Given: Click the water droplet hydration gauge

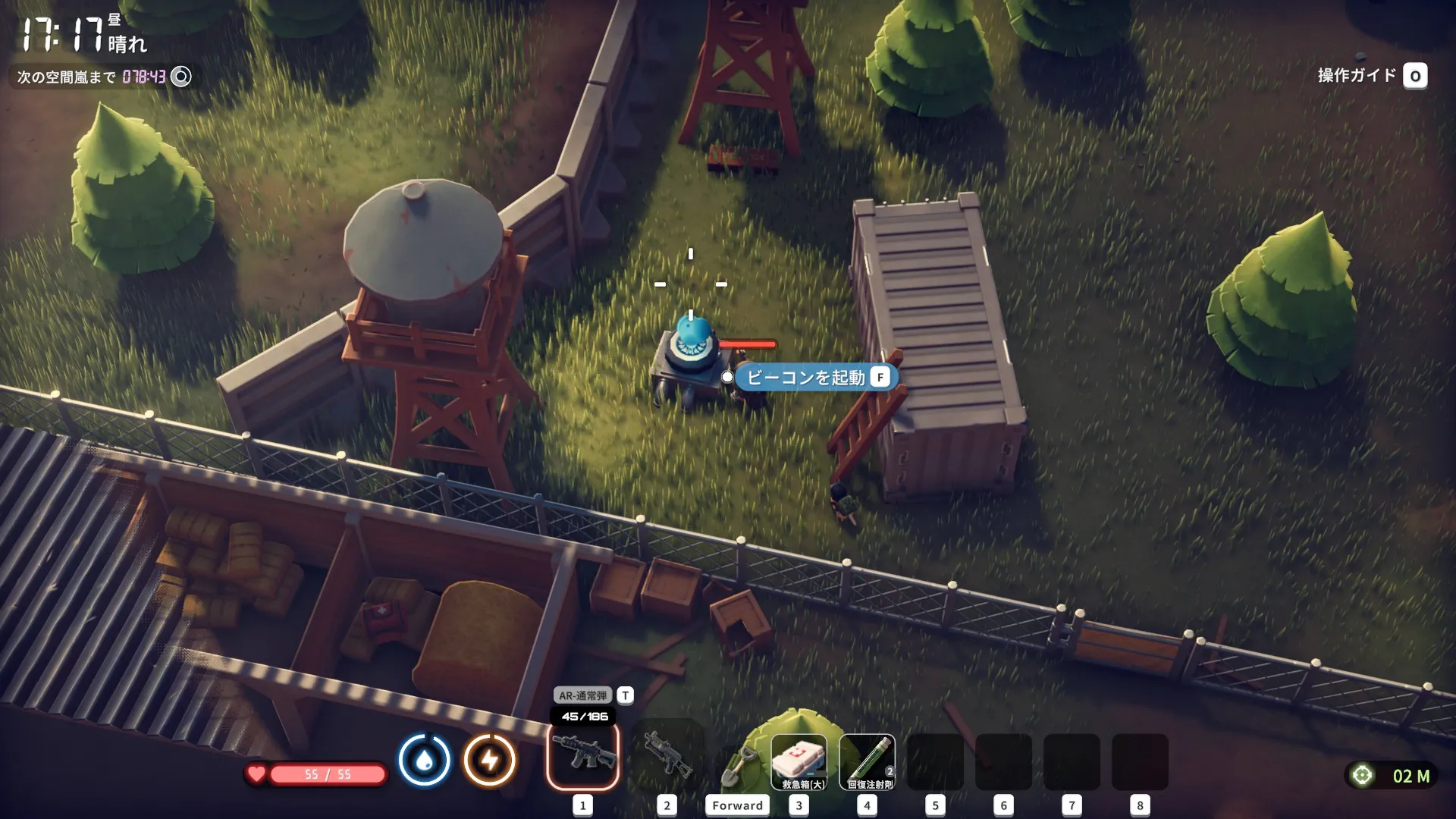Looking at the screenshot, I should coord(425,759).
